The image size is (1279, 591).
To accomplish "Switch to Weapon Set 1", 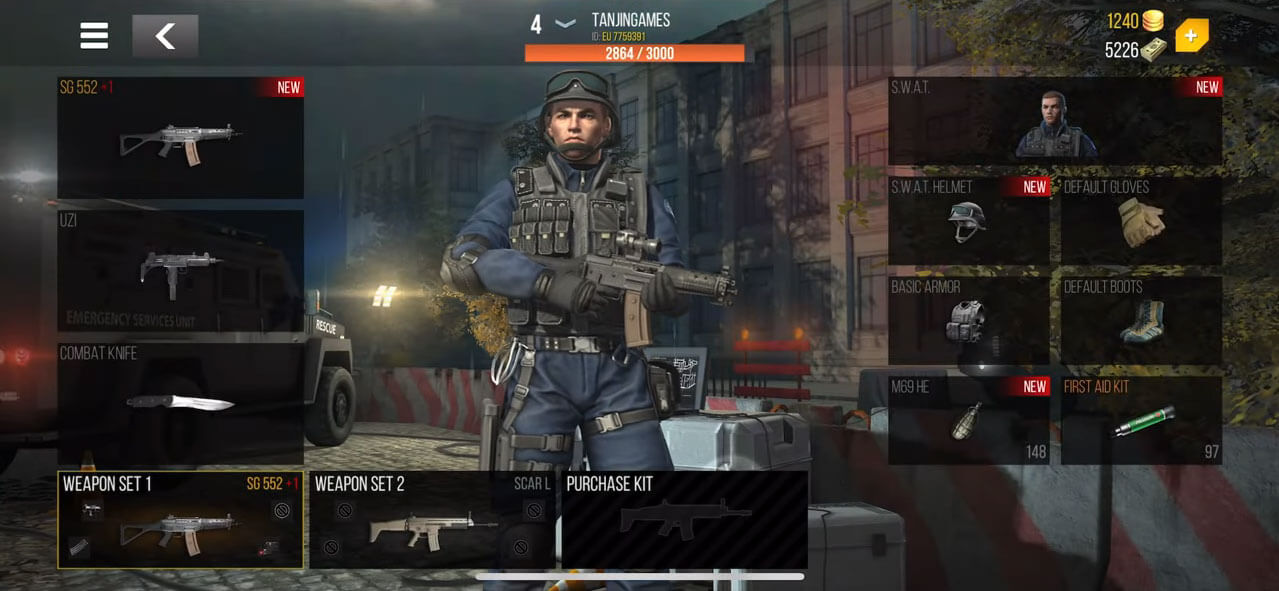I will (180, 520).
